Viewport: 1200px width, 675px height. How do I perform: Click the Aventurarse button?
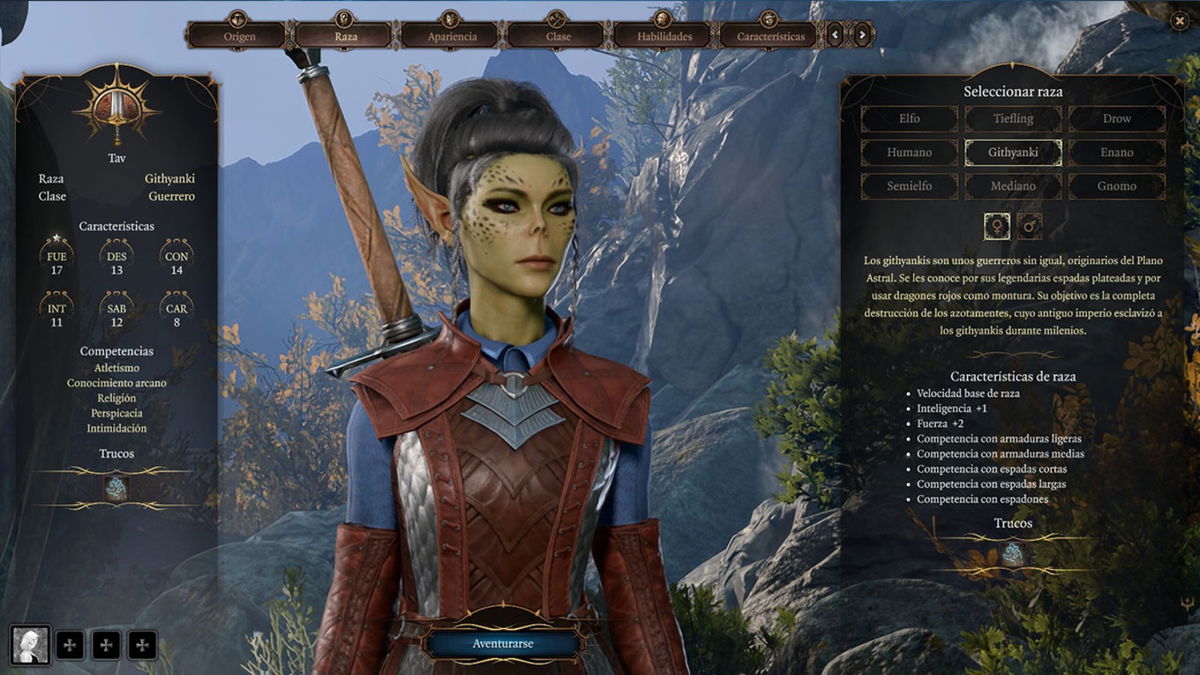tap(502, 643)
